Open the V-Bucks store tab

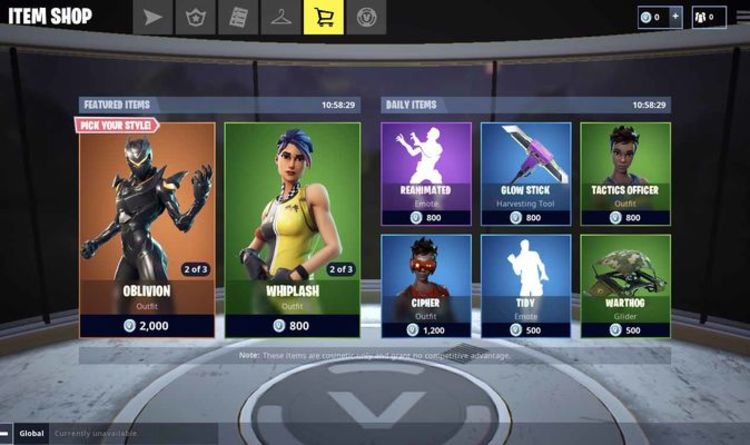tap(366, 16)
